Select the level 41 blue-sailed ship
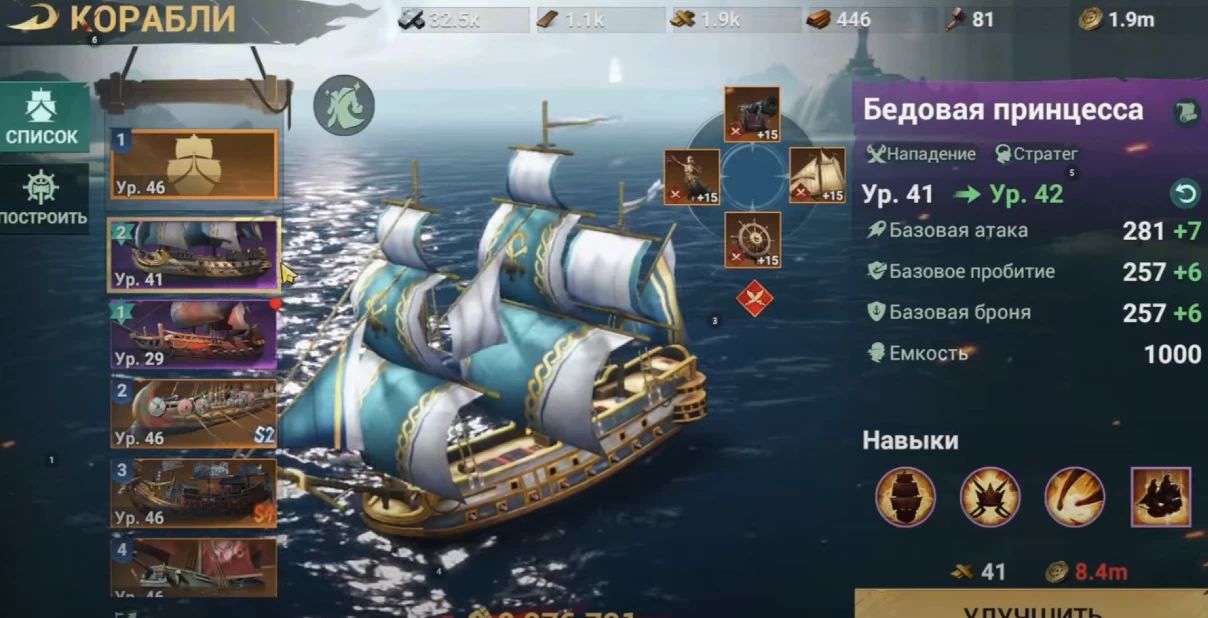The image size is (1208, 618). click(194, 255)
